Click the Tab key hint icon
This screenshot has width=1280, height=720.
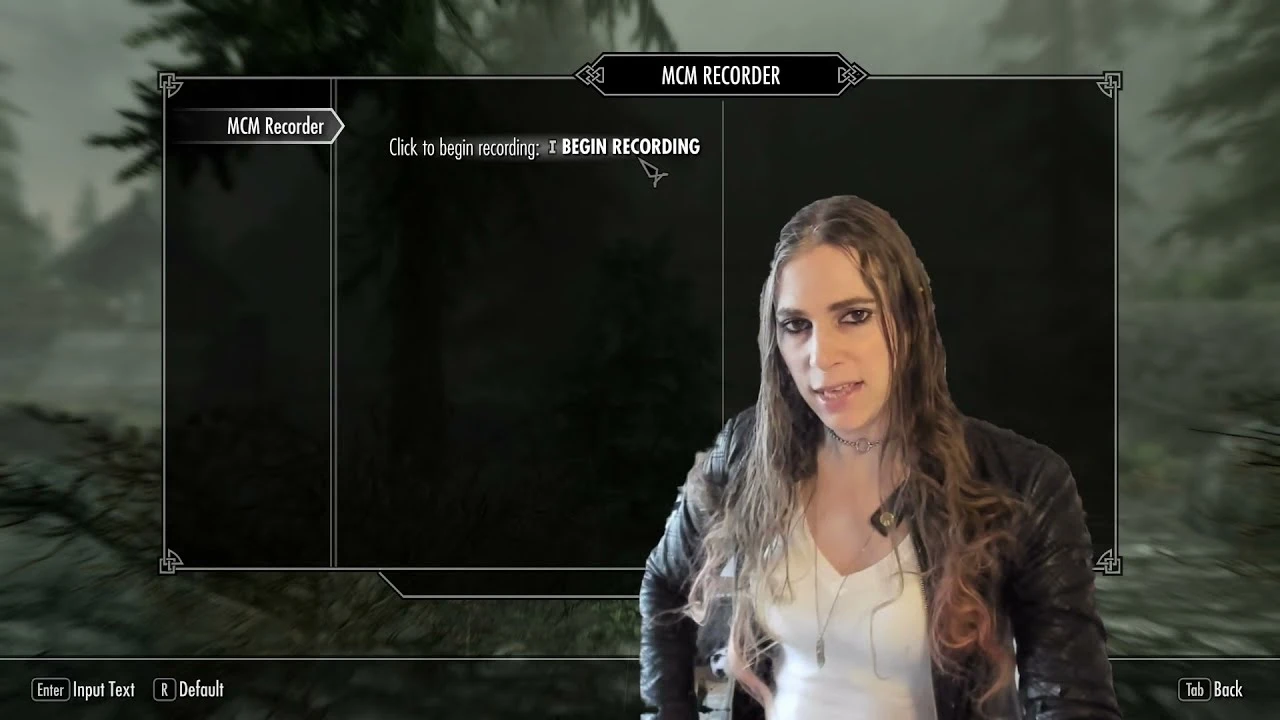[1196, 690]
